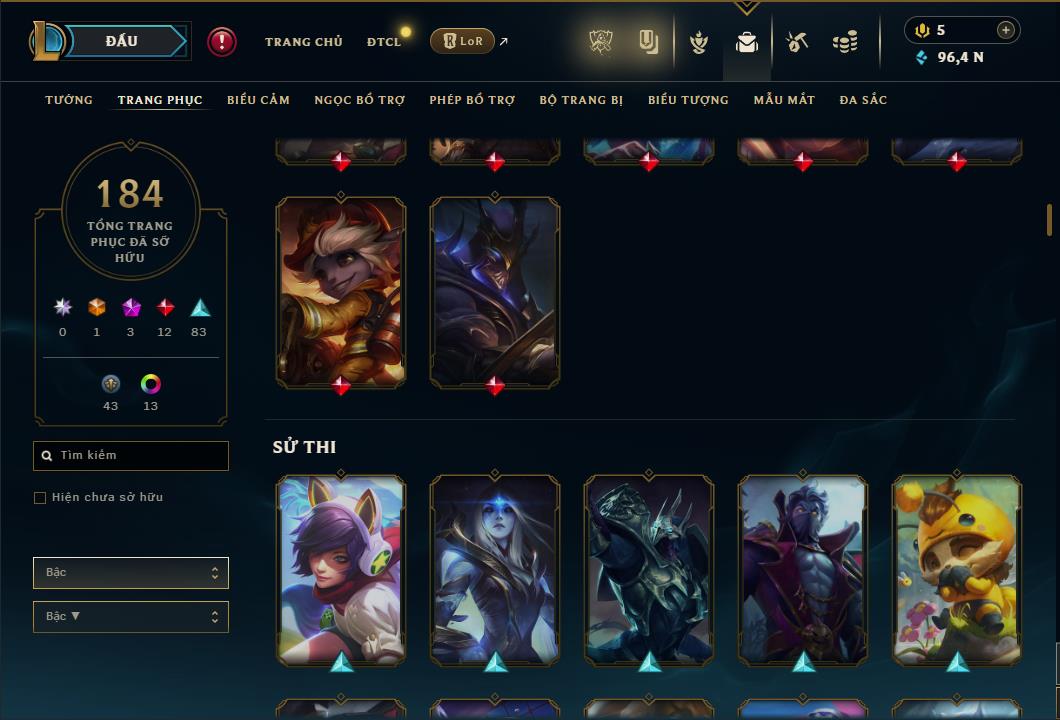The height and width of the screenshot is (720, 1060).
Task: Switch to PHÉP BỔ TRỢ tab
Action: pyautogui.click(x=472, y=100)
